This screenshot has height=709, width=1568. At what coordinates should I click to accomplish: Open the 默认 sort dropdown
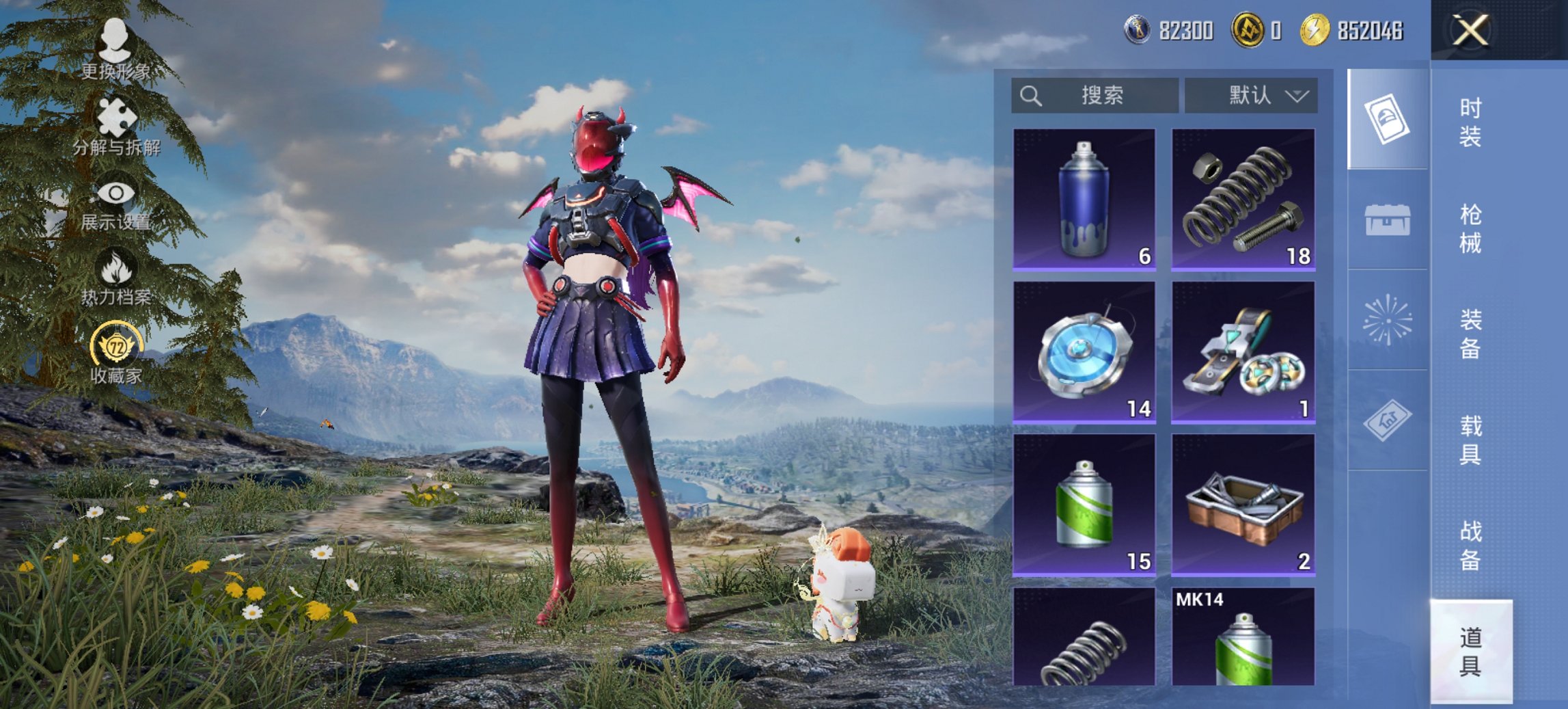(x=1250, y=95)
